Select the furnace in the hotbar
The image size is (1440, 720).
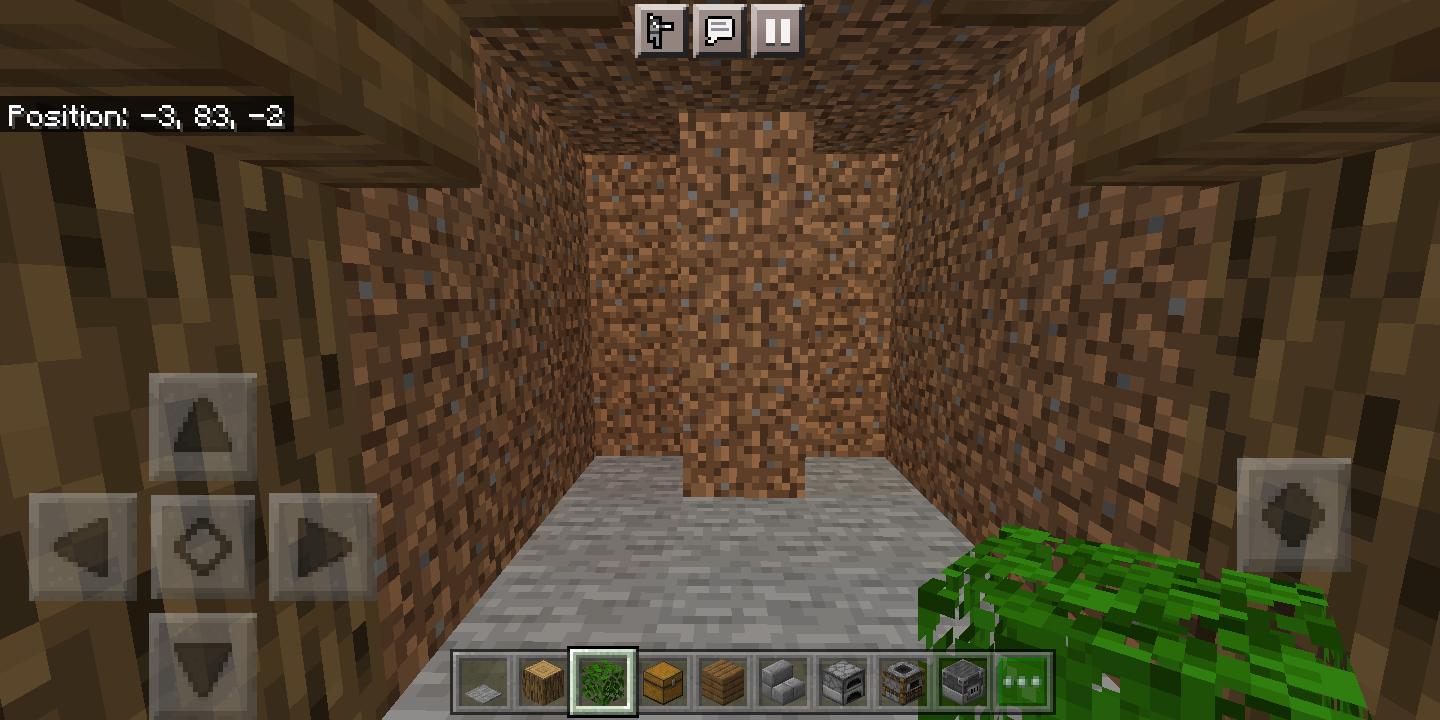843,680
